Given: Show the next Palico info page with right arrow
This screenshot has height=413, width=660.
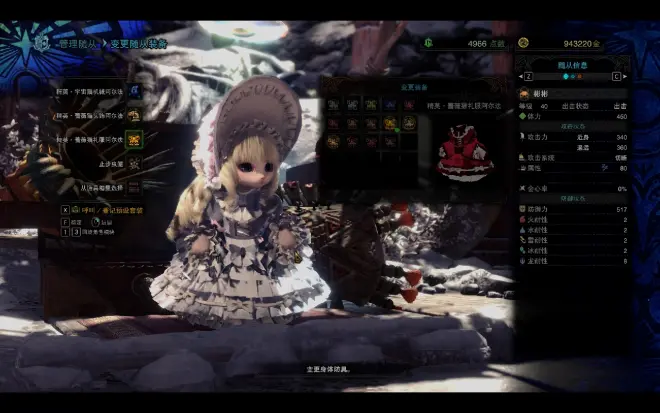Looking at the screenshot, I should (624, 76).
